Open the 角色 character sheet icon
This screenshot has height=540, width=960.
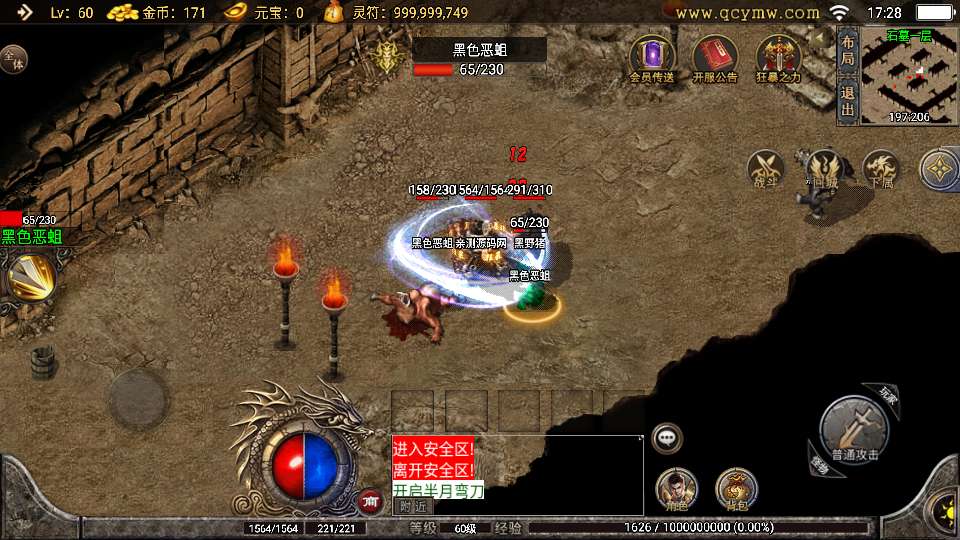click(676, 490)
